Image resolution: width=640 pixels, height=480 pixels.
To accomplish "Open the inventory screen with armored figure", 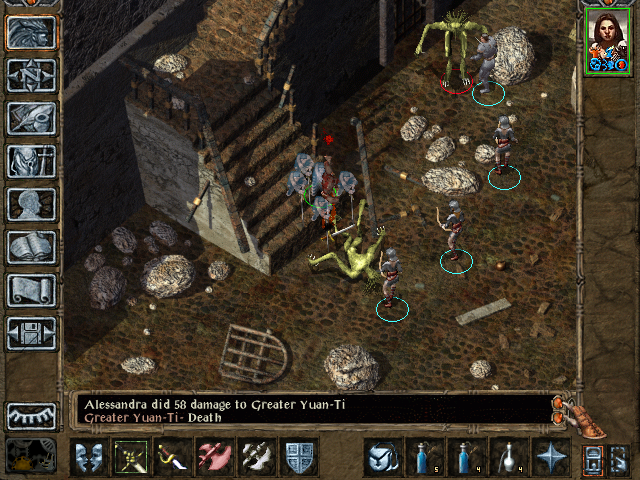I will [31, 161].
